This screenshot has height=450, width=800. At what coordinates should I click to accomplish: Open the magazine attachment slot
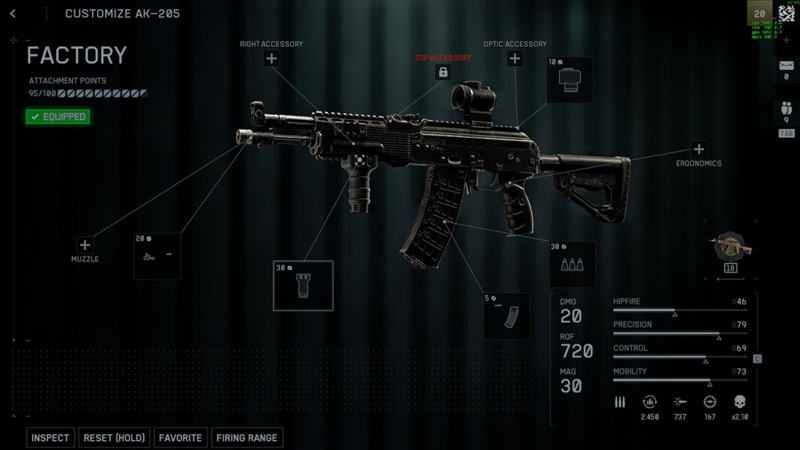[506, 316]
